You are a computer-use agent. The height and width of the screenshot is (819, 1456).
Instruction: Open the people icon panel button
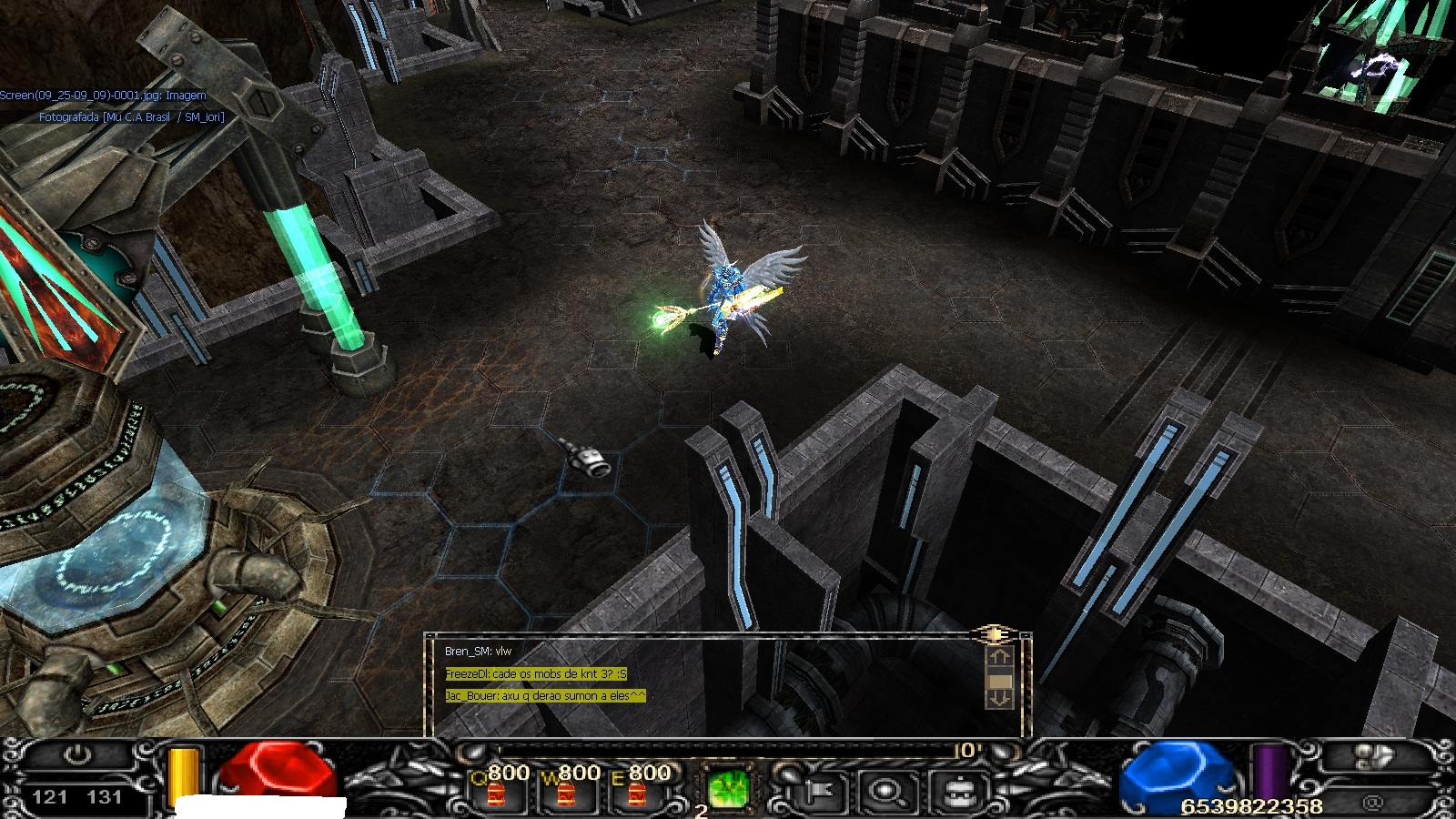pyautogui.click(x=1375, y=757)
